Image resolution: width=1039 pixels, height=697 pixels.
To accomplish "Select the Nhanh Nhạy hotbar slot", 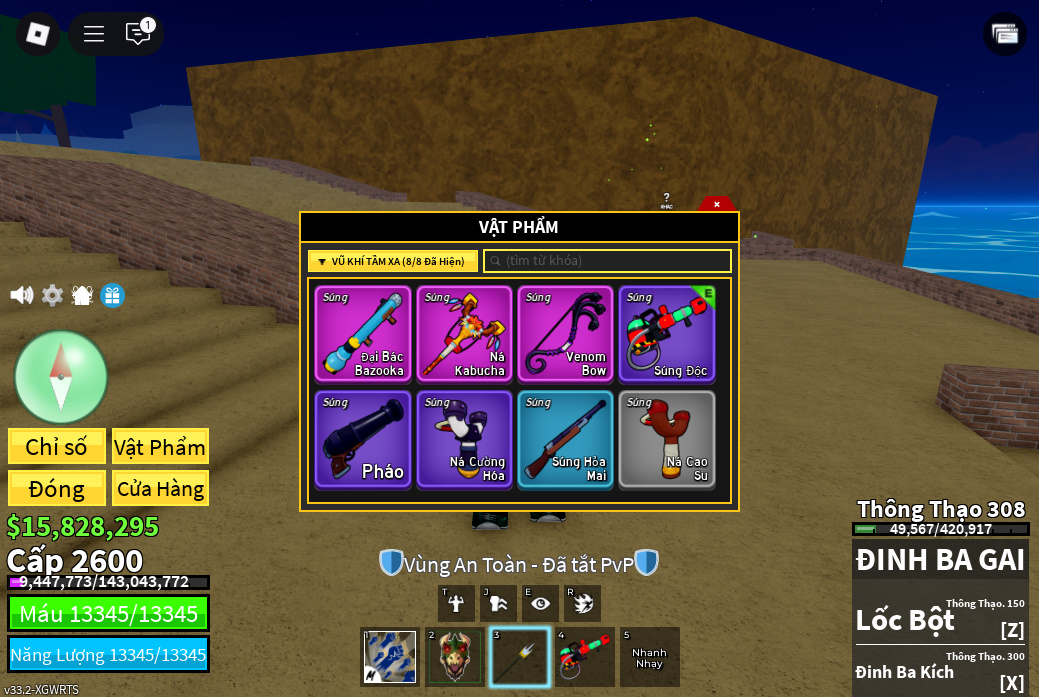I will [649, 657].
